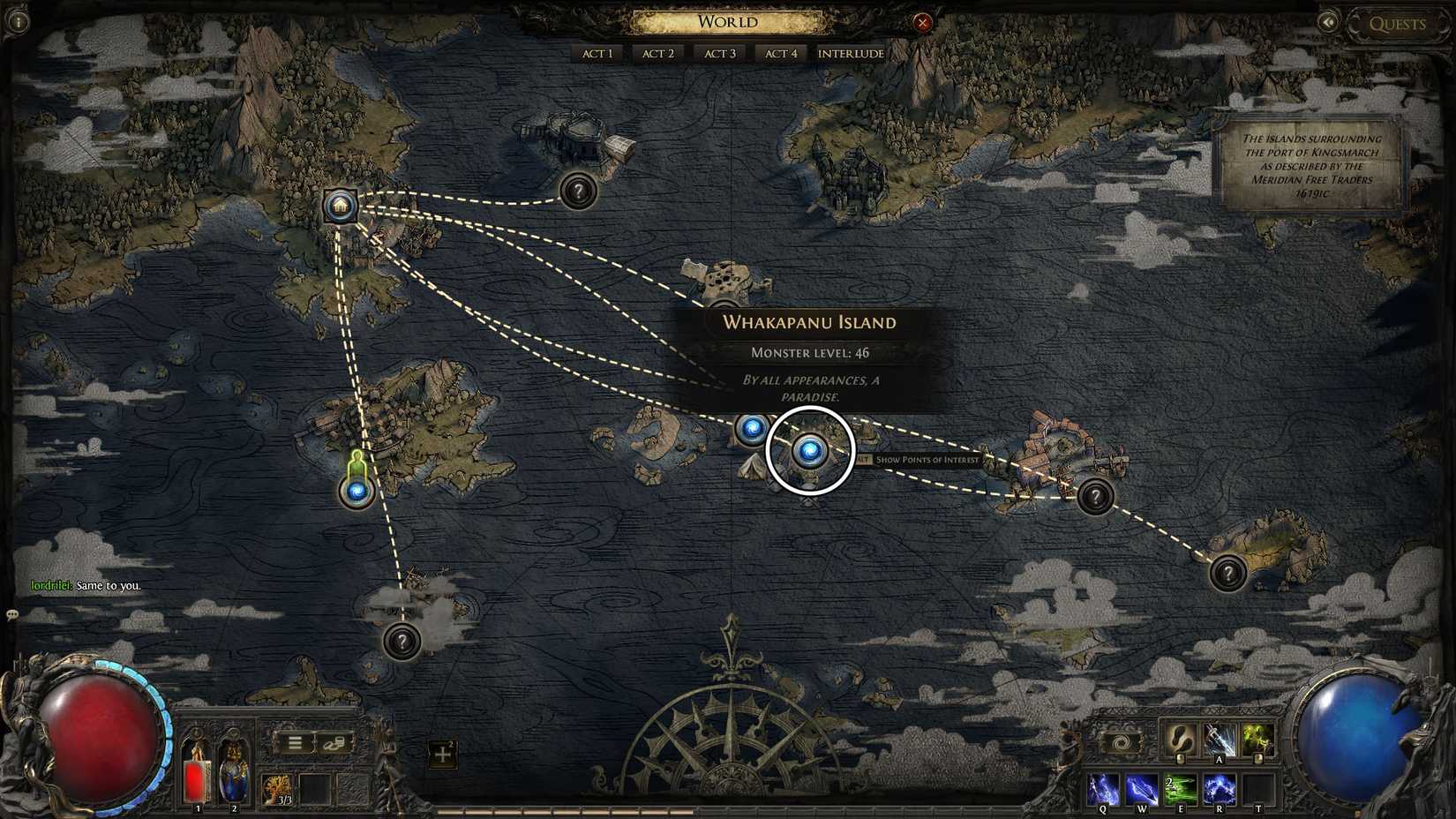Select the Q lightning skill icon
The width and height of the screenshot is (1456, 819).
[1101, 788]
